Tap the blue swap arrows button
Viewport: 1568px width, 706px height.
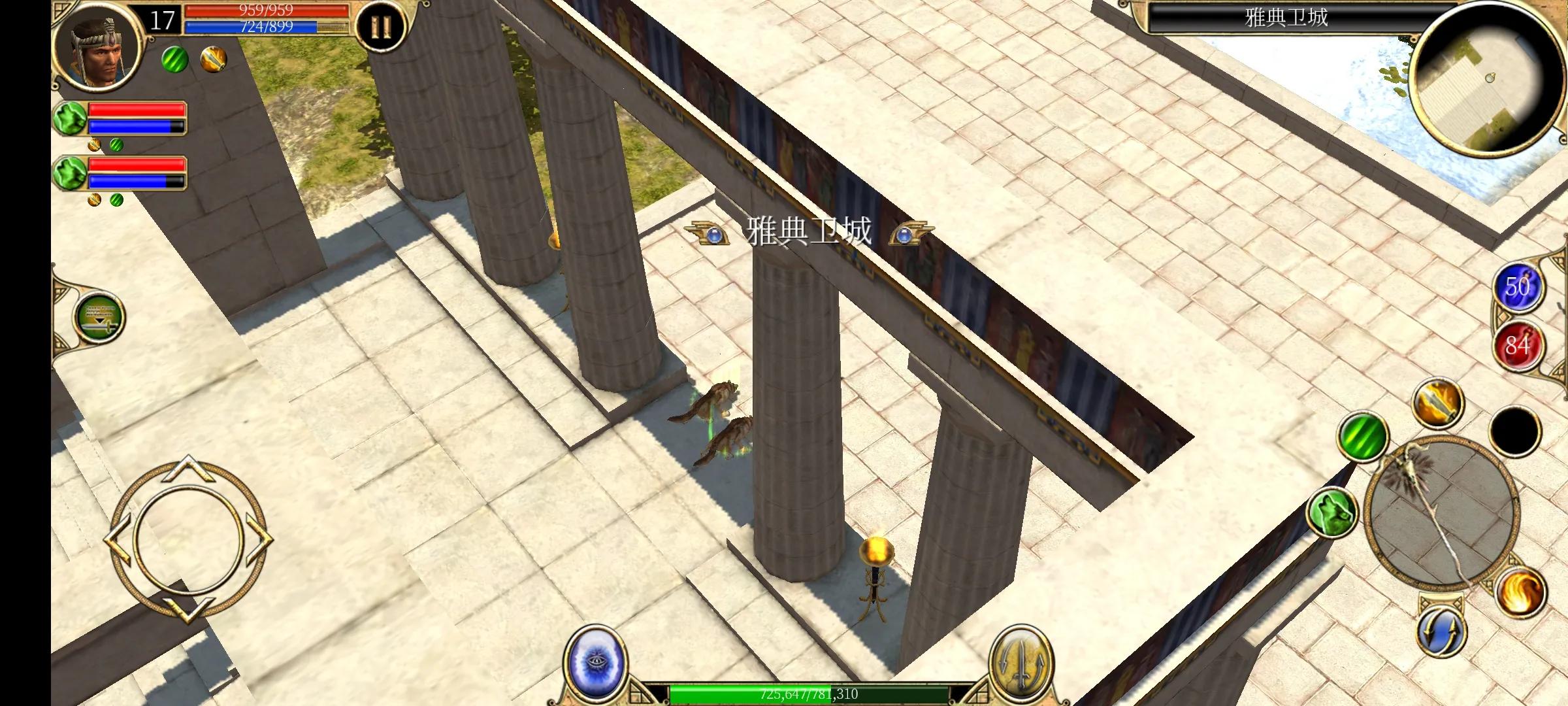click(x=1441, y=631)
